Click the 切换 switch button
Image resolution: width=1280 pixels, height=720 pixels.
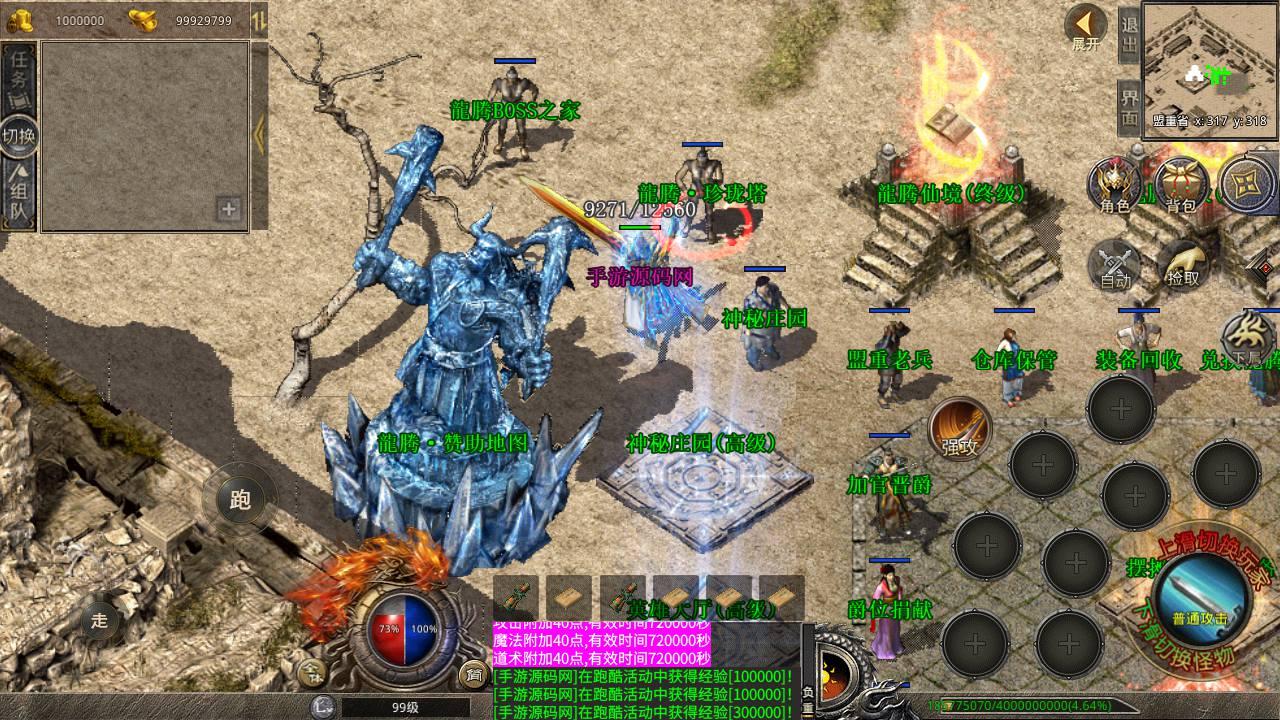[x=19, y=137]
